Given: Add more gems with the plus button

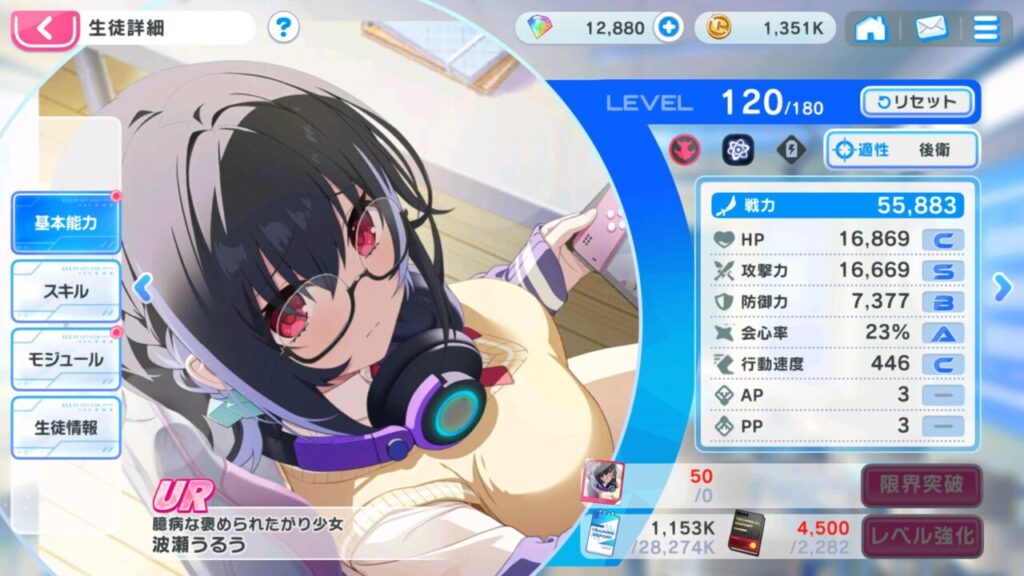Looking at the screenshot, I should pyautogui.click(x=668, y=28).
